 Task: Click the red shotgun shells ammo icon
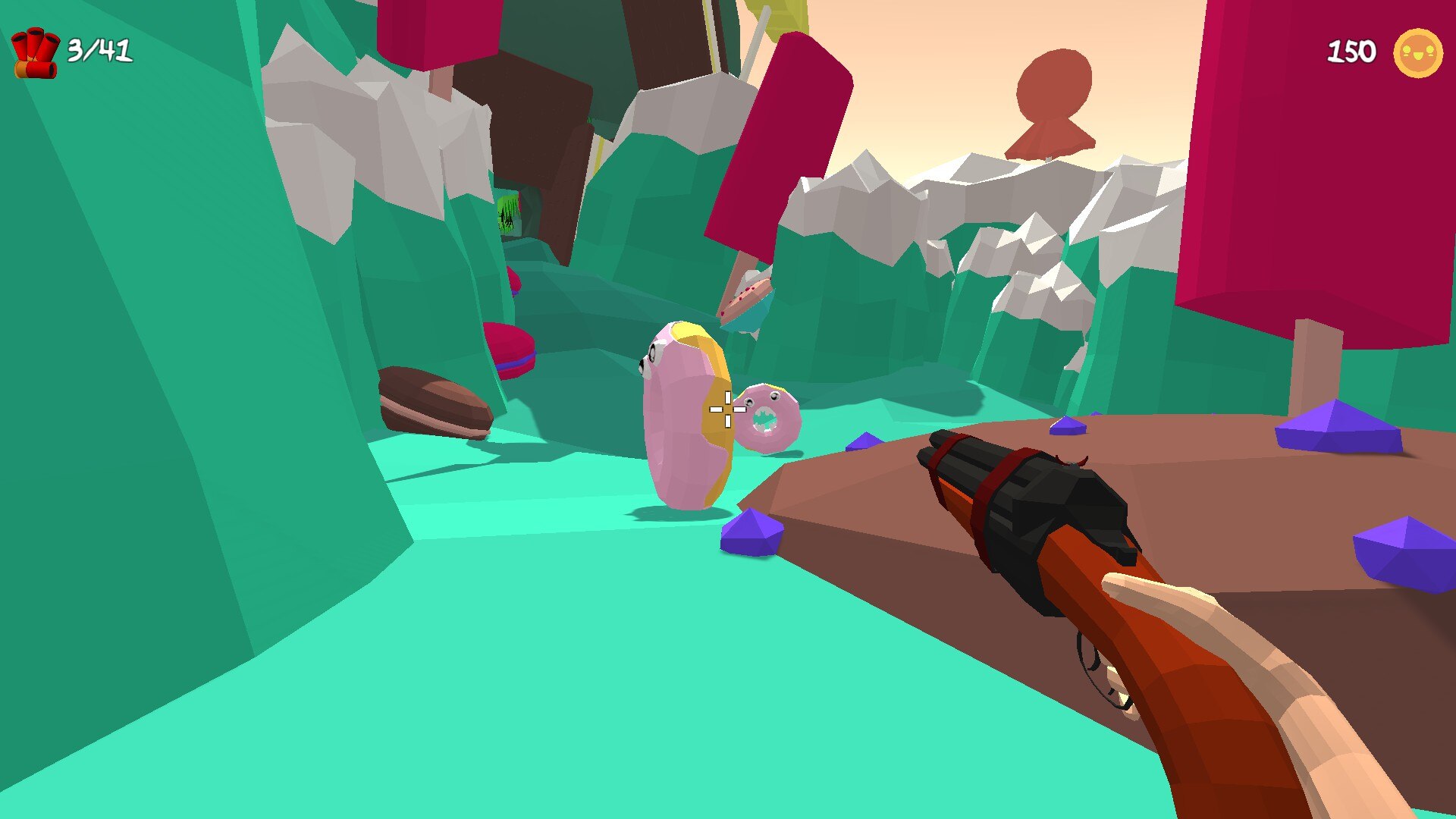35,53
